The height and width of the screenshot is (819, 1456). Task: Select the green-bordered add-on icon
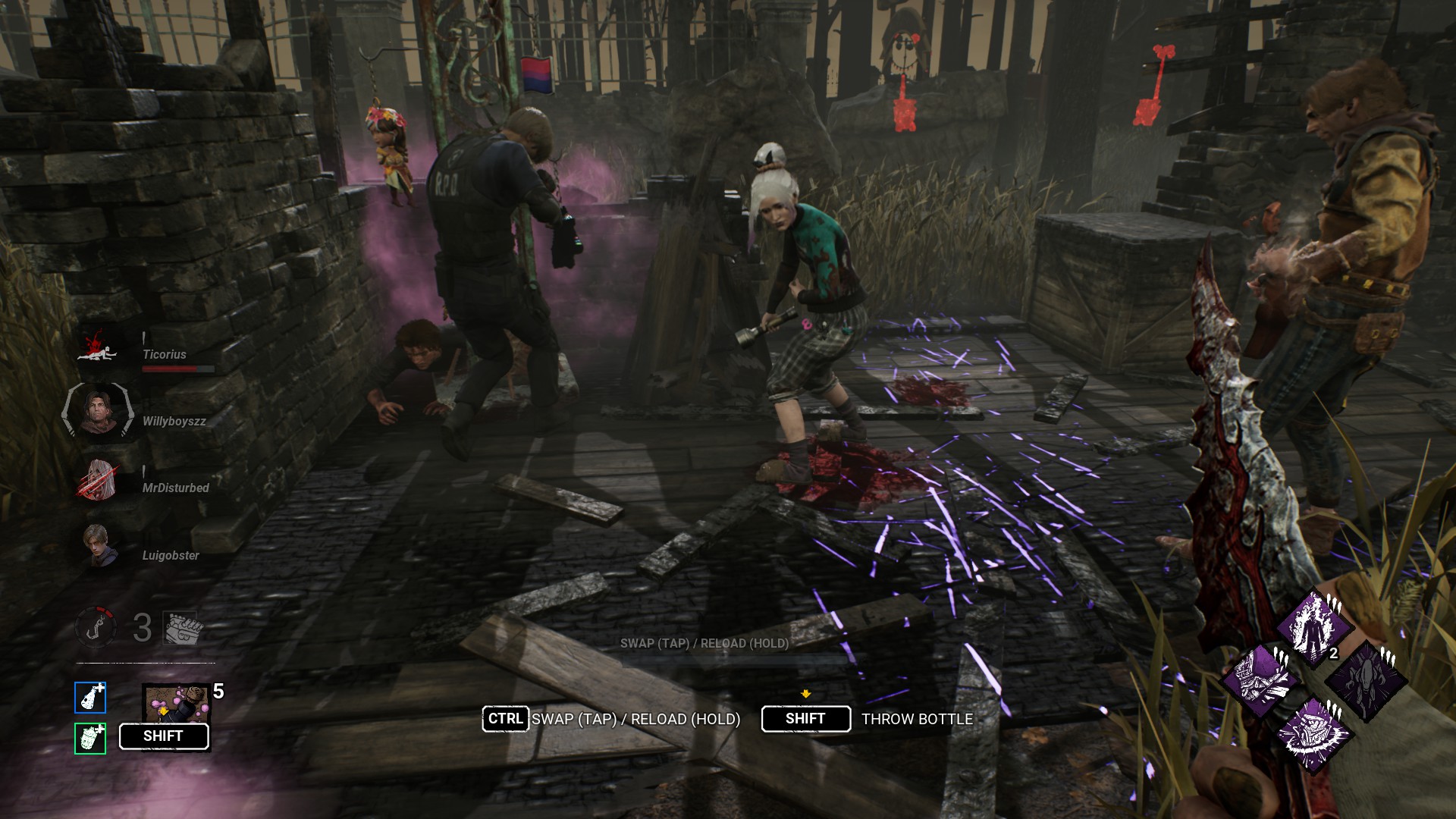click(x=90, y=738)
